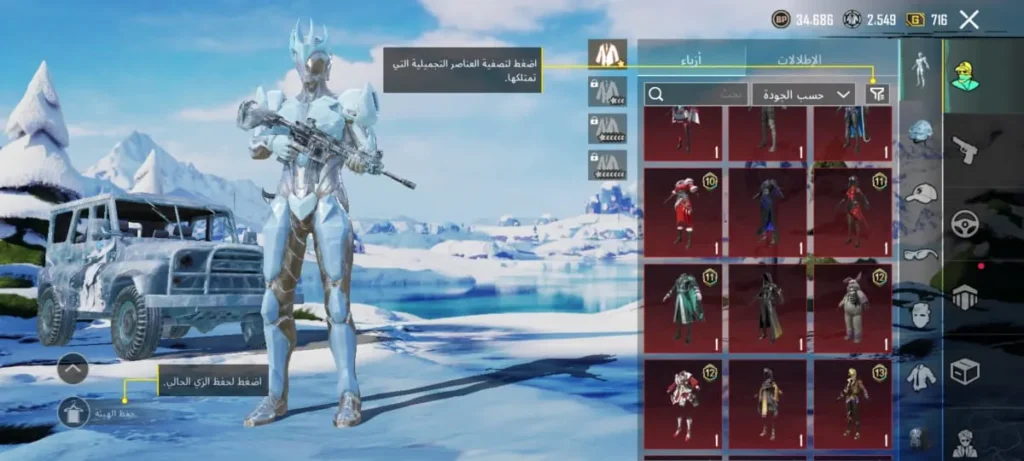Select the helmet subcategory icon
This screenshot has width=1024, height=461.
(920, 132)
